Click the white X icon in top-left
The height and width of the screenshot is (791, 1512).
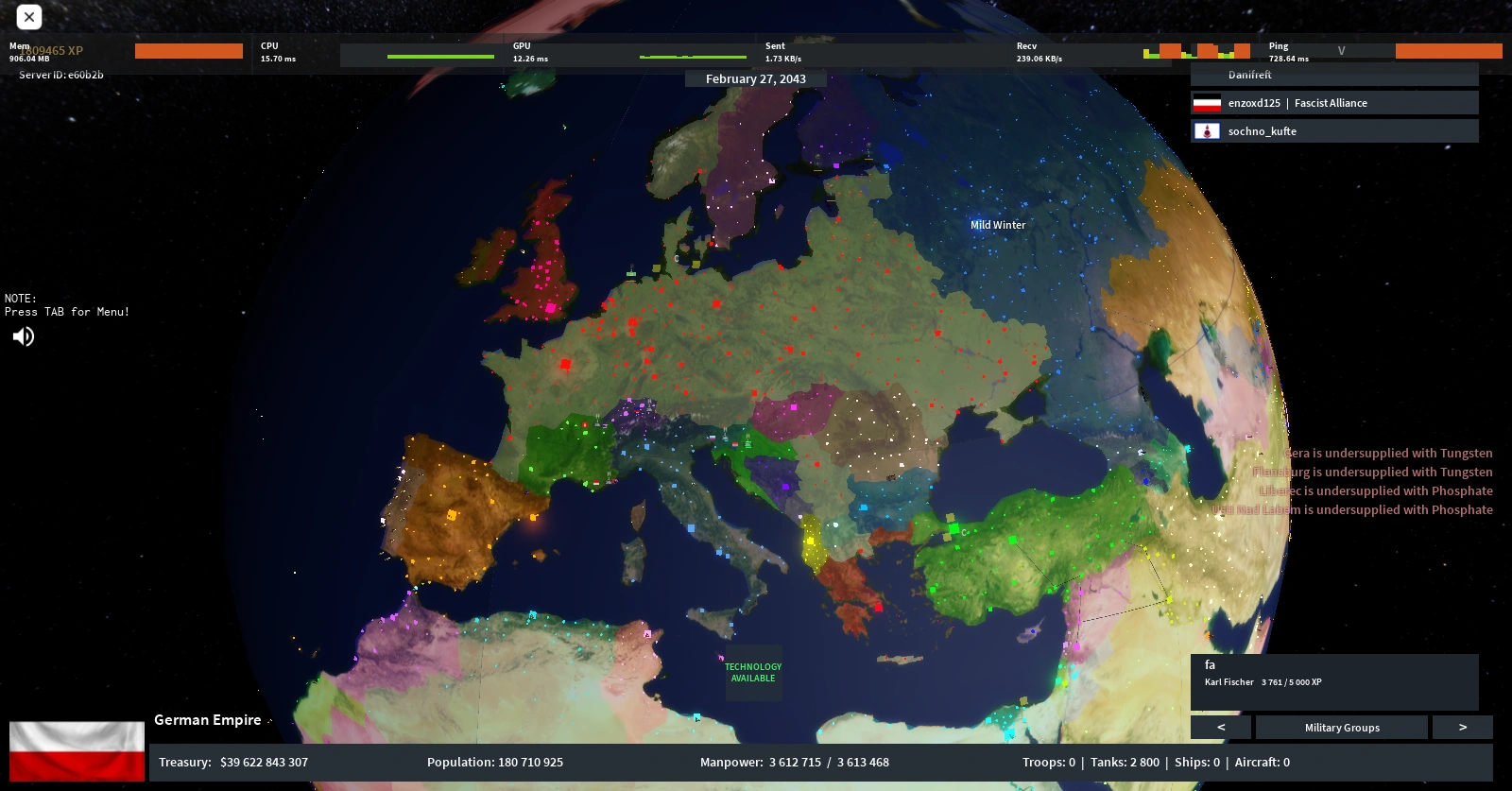[x=28, y=16]
